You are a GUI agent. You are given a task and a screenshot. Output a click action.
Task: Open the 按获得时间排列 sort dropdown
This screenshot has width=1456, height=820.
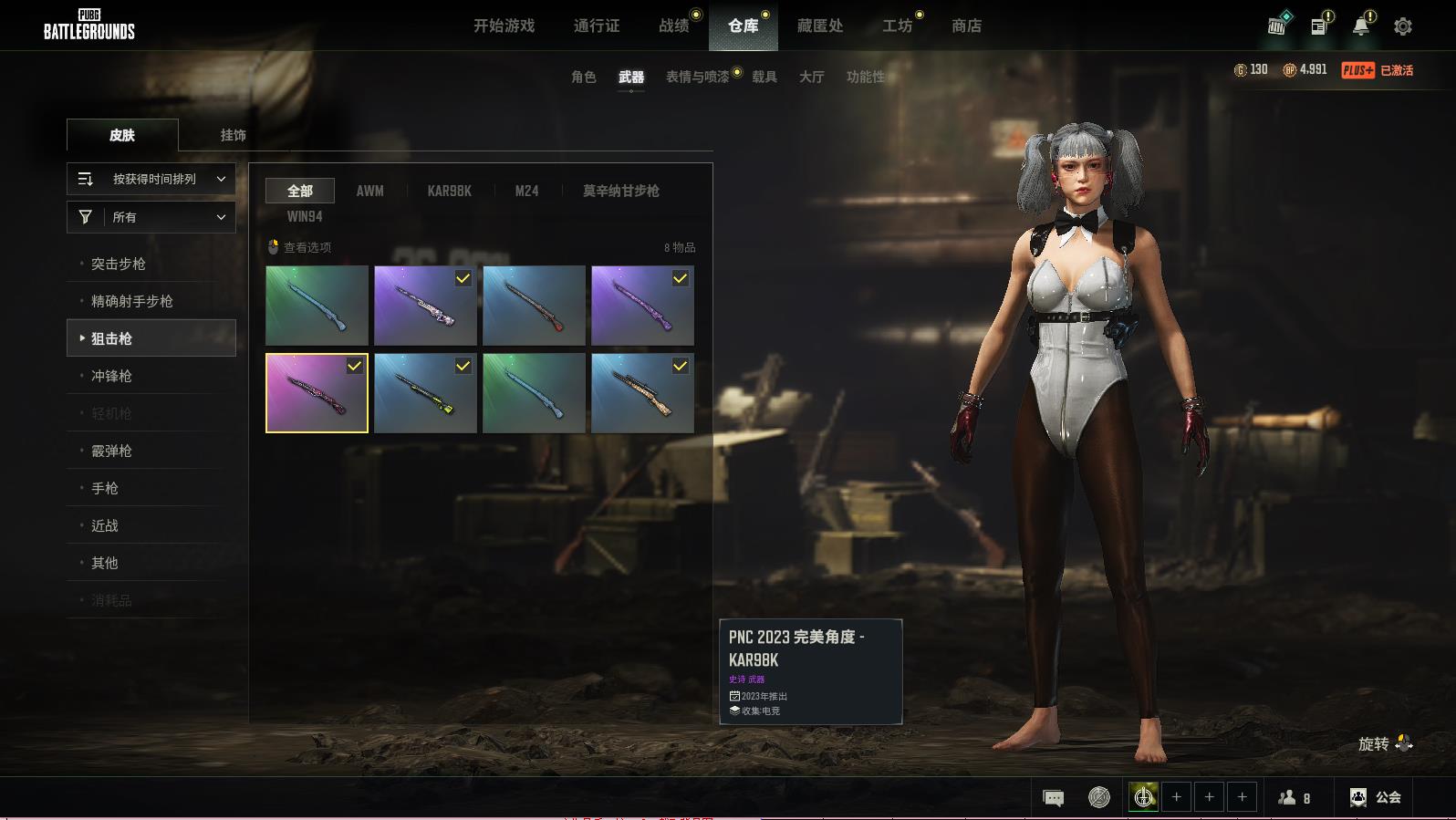[151, 179]
